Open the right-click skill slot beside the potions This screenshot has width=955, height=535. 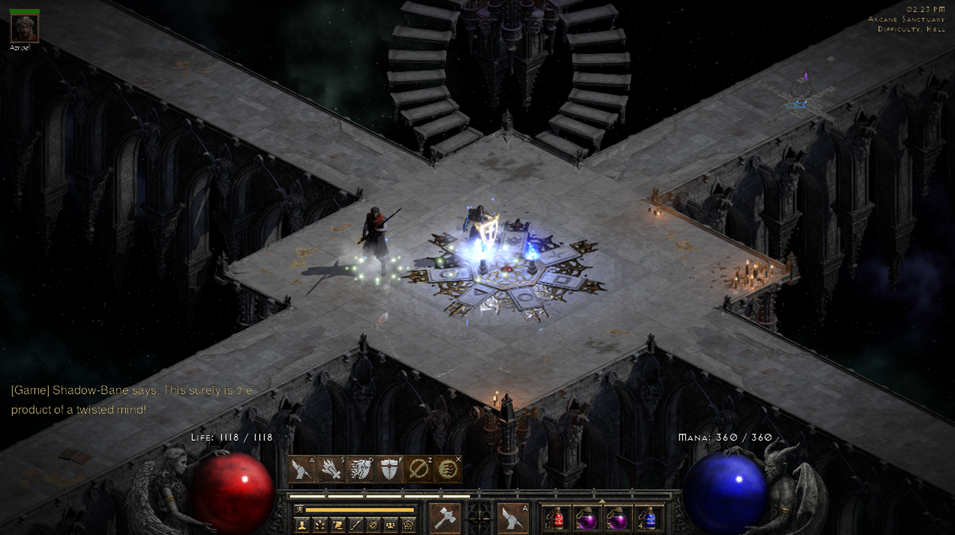click(513, 517)
